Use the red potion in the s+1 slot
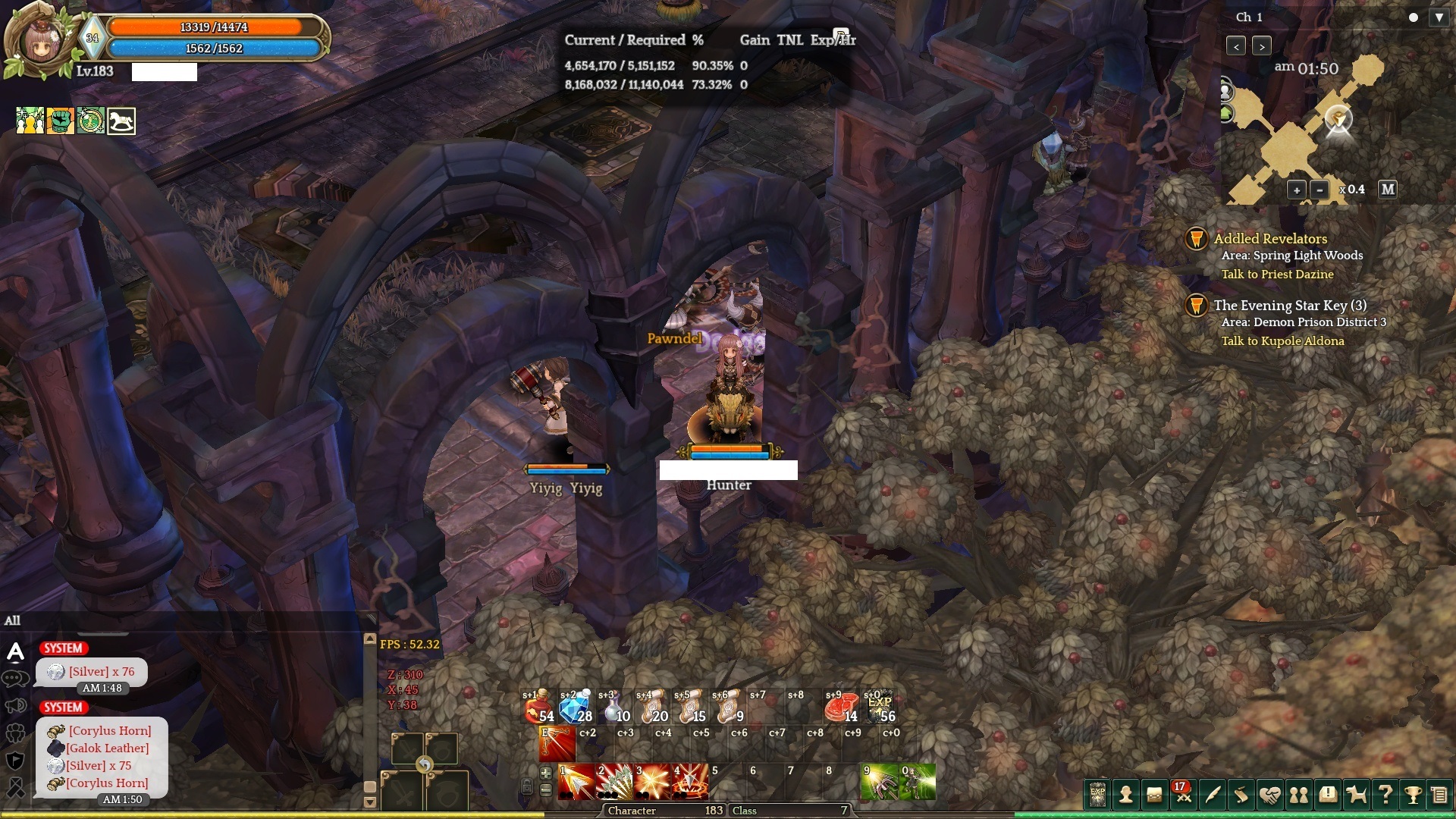Screen dimensions: 1456x819 pos(539,708)
